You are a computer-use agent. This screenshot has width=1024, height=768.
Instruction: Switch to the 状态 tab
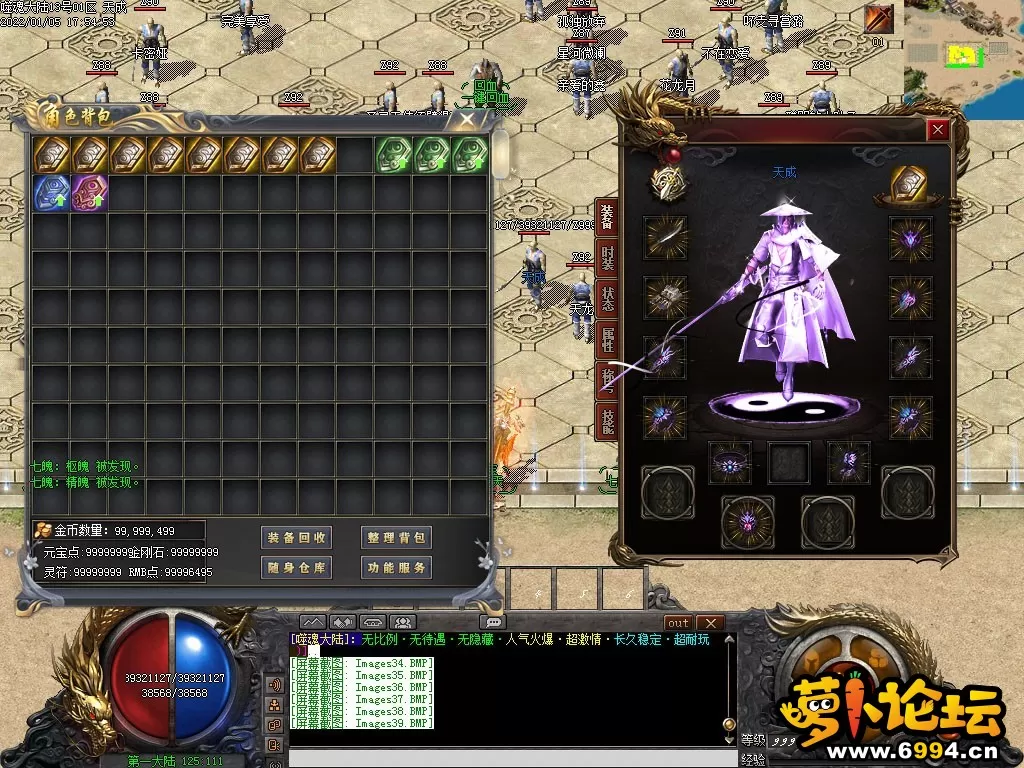607,299
